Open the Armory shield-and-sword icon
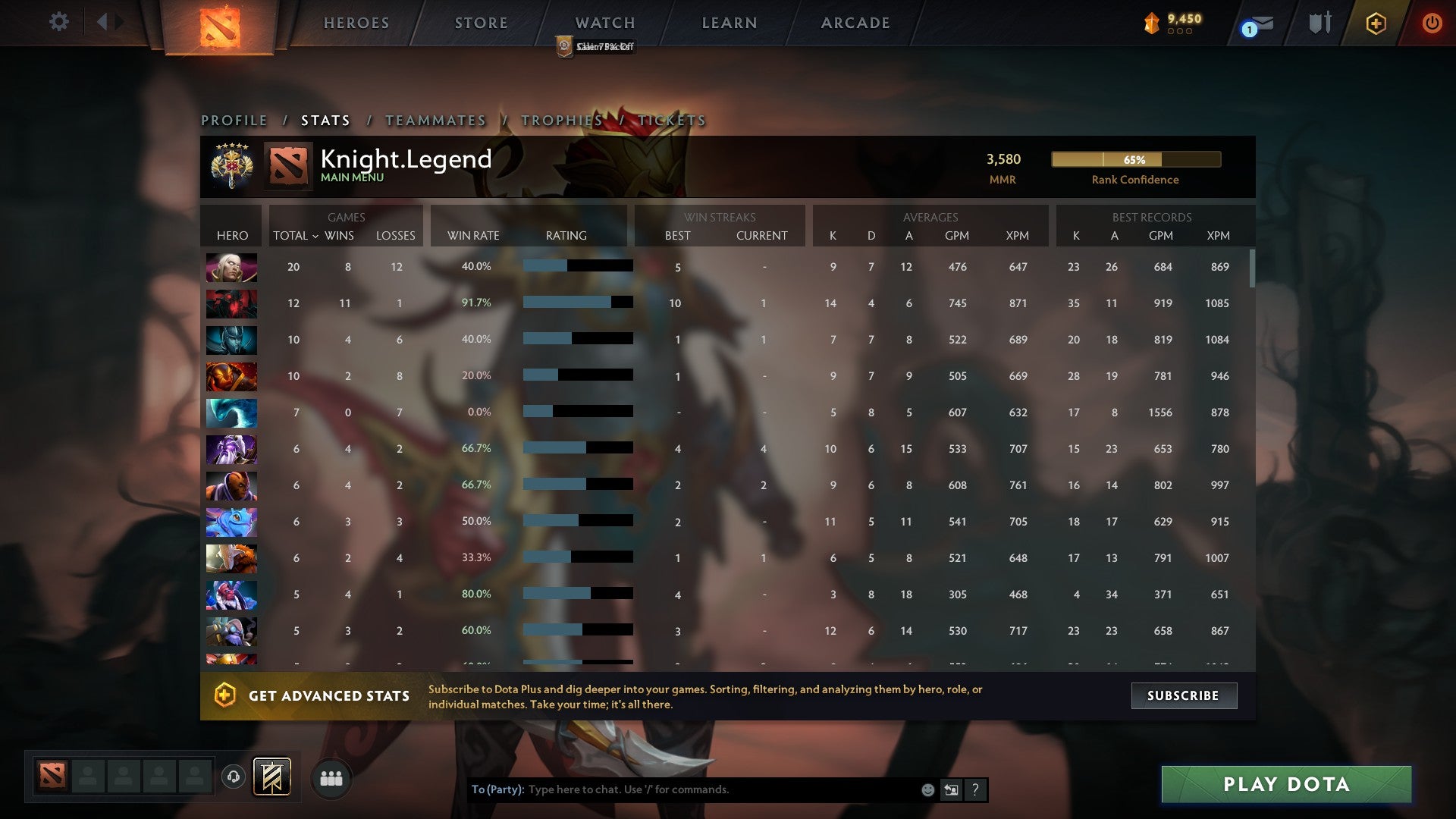The width and height of the screenshot is (1456, 819). (x=1319, y=23)
